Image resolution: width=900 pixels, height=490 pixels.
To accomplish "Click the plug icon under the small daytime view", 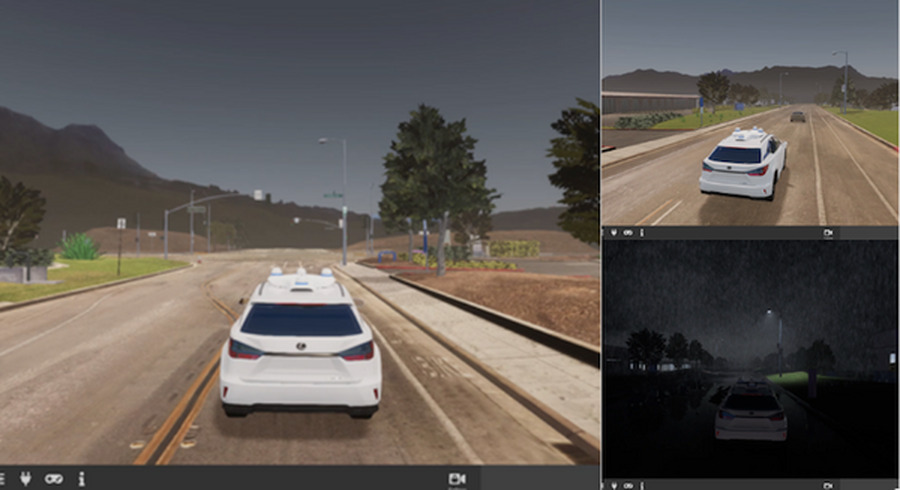I will click(615, 233).
